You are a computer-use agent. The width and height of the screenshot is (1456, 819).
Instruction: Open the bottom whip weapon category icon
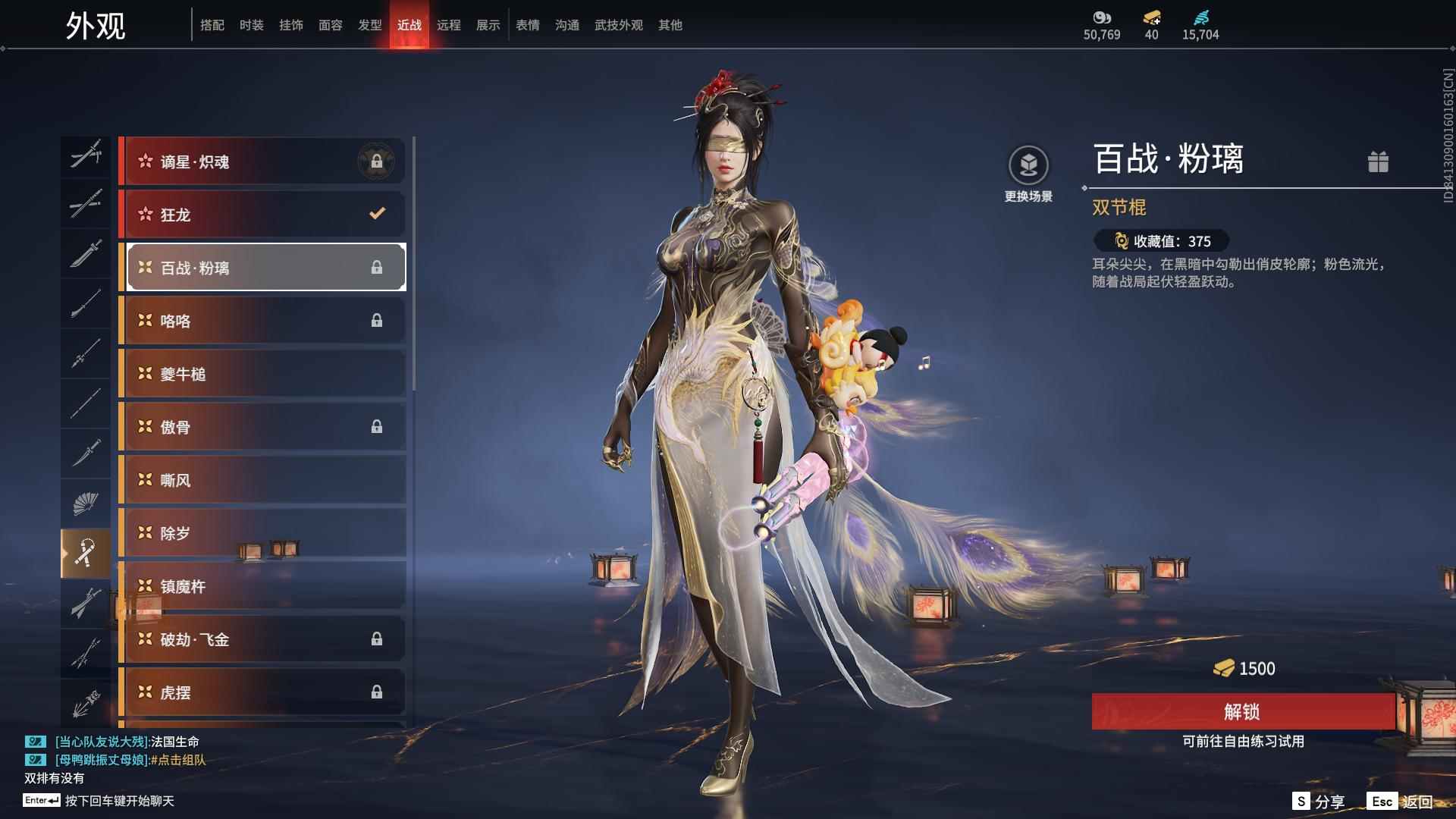coord(86,701)
